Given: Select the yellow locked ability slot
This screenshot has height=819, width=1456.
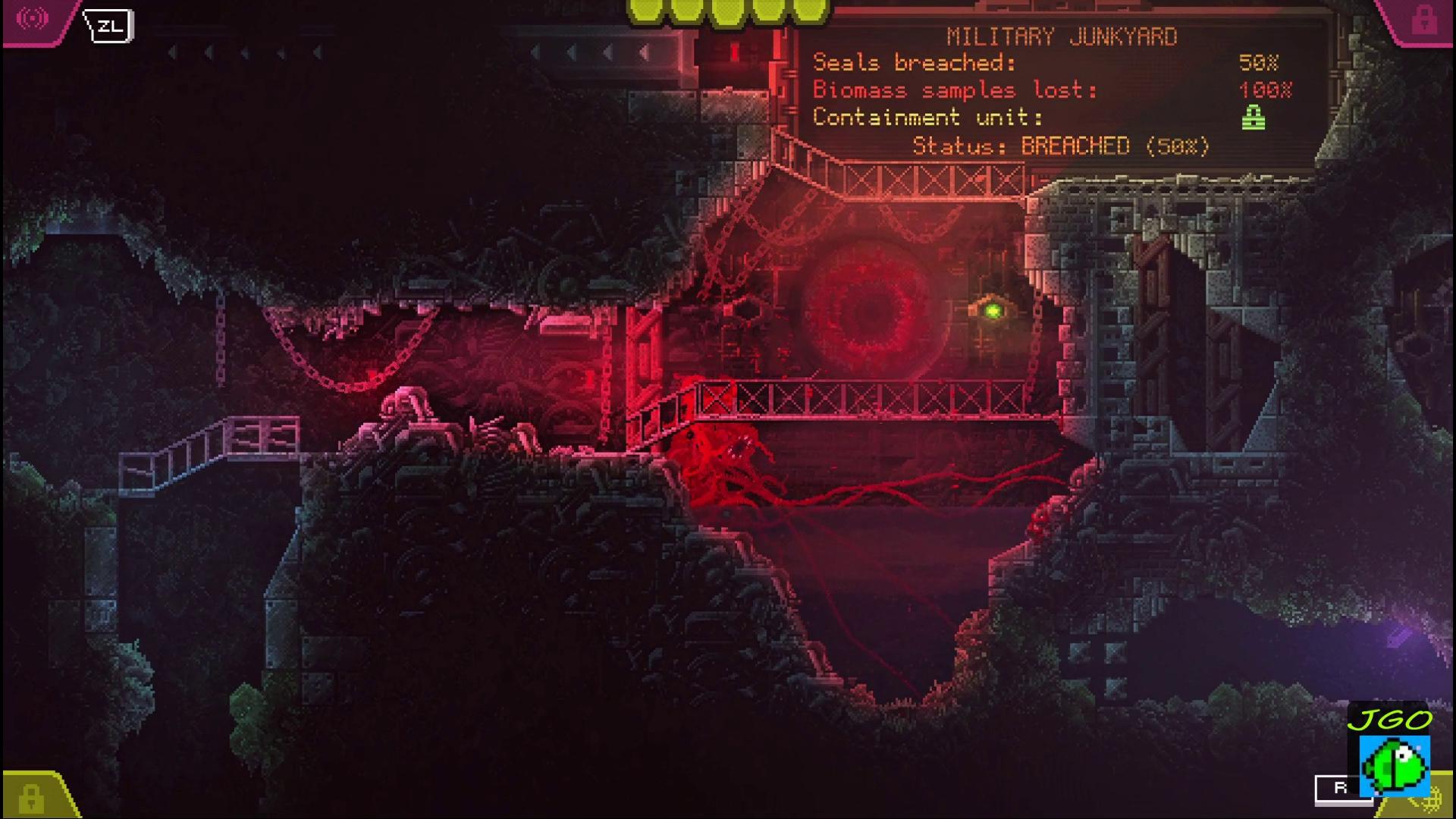Looking at the screenshot, I should pos(31,797).
